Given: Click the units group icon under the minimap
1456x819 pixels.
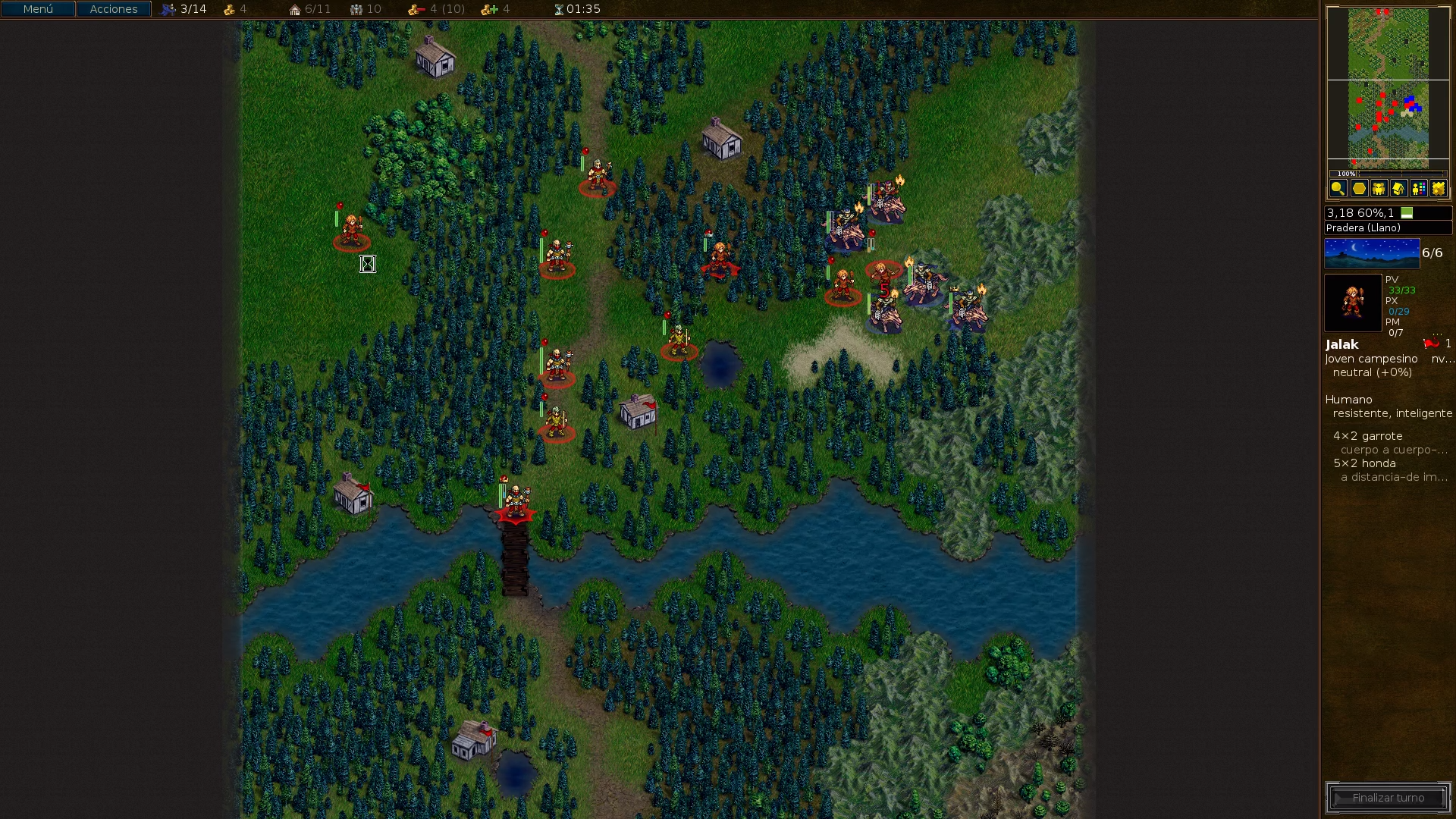Looking at the screenshot, I should (1378, 188).
